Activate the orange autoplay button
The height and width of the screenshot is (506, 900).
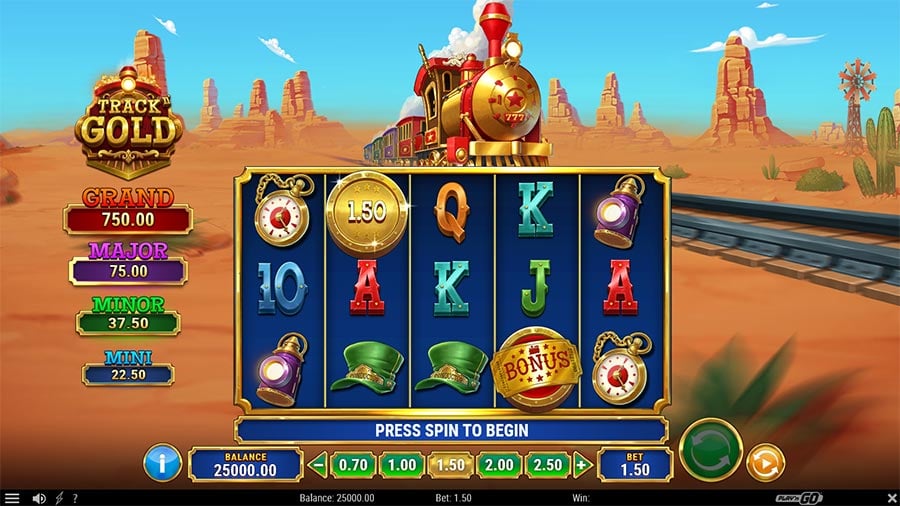pyautogui.click(x=766, y=462)
